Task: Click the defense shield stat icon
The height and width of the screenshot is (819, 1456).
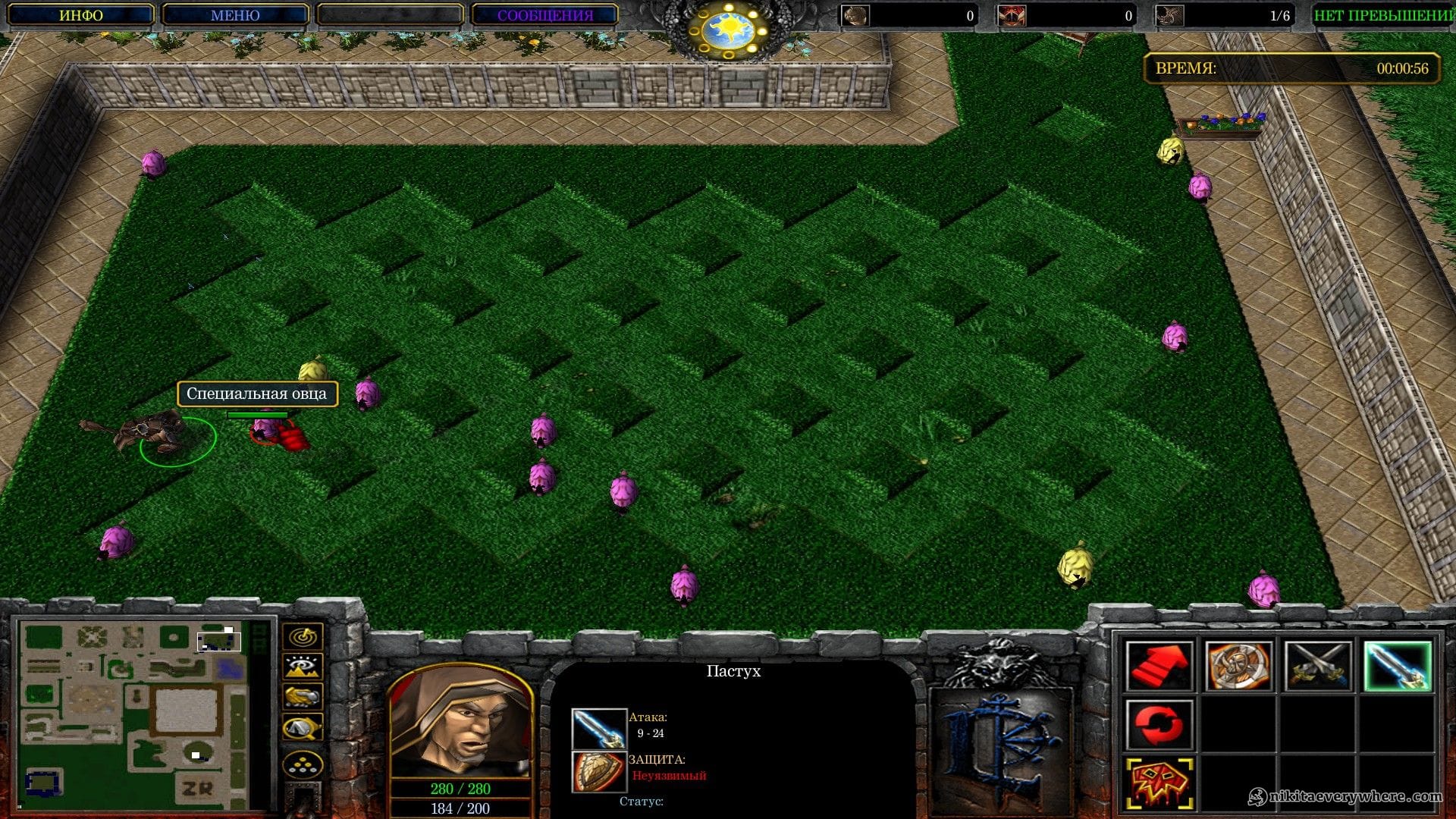Action: tap(598, 771)
